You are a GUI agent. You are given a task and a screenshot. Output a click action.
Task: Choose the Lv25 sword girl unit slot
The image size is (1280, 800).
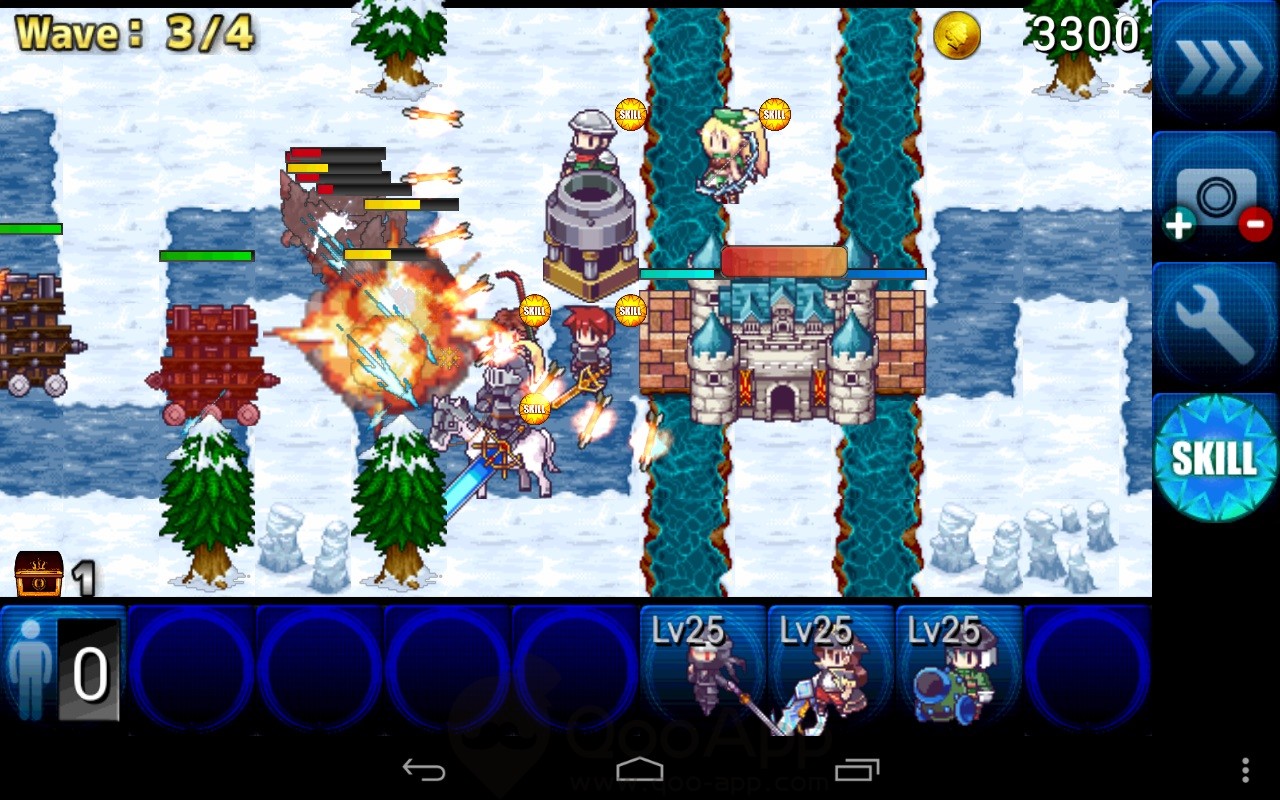pos(831,665)
